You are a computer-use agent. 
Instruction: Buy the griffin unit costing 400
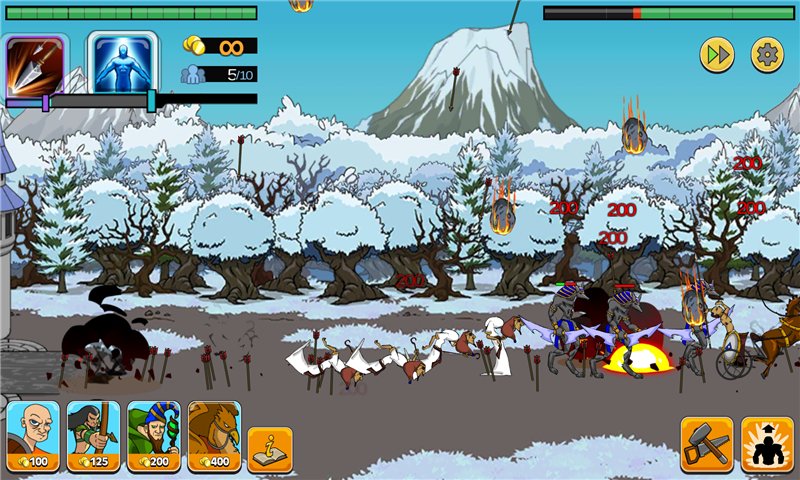214,437
